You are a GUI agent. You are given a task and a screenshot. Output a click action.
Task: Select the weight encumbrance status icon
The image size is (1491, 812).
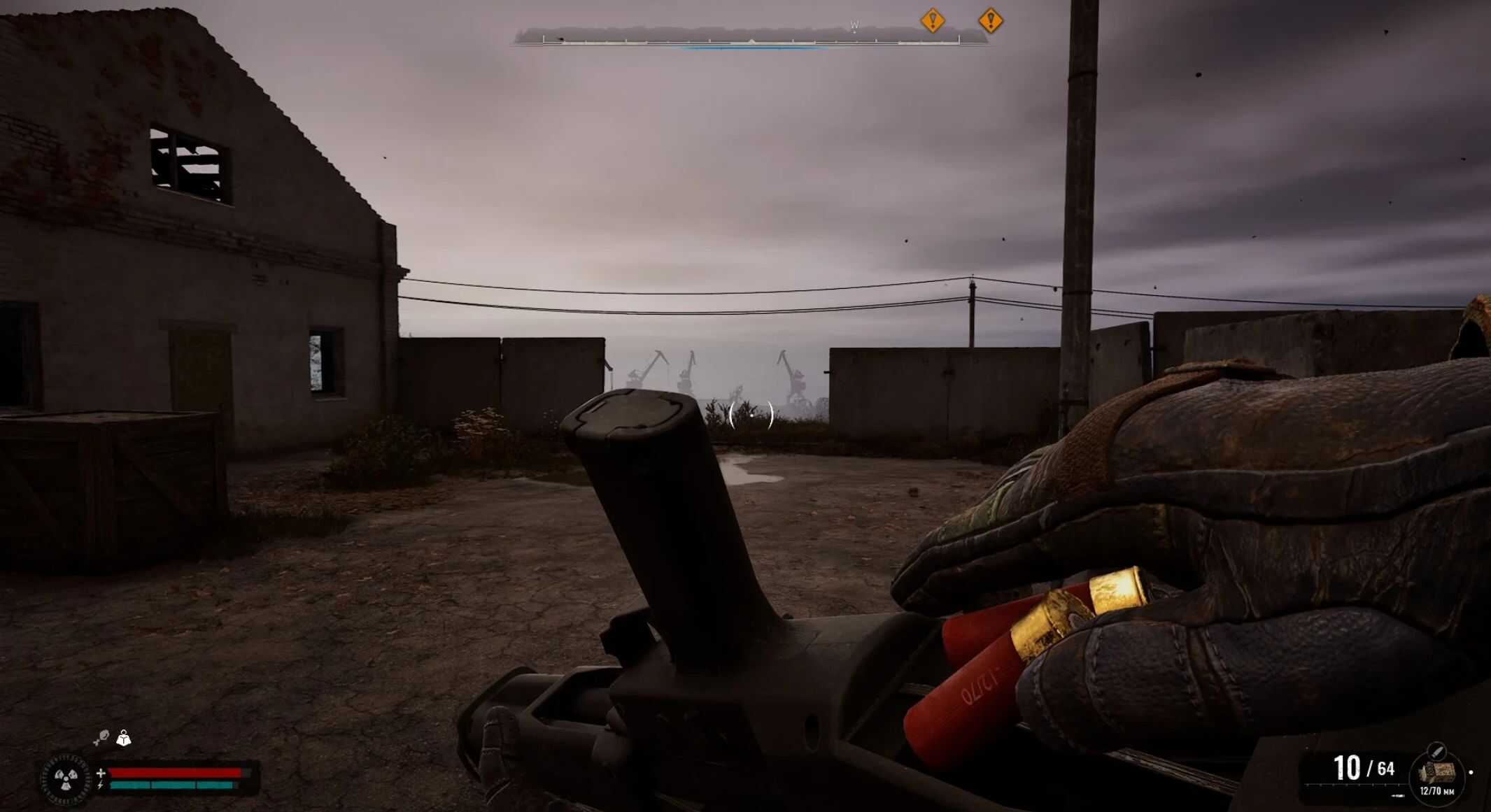(x=124, y=738)
